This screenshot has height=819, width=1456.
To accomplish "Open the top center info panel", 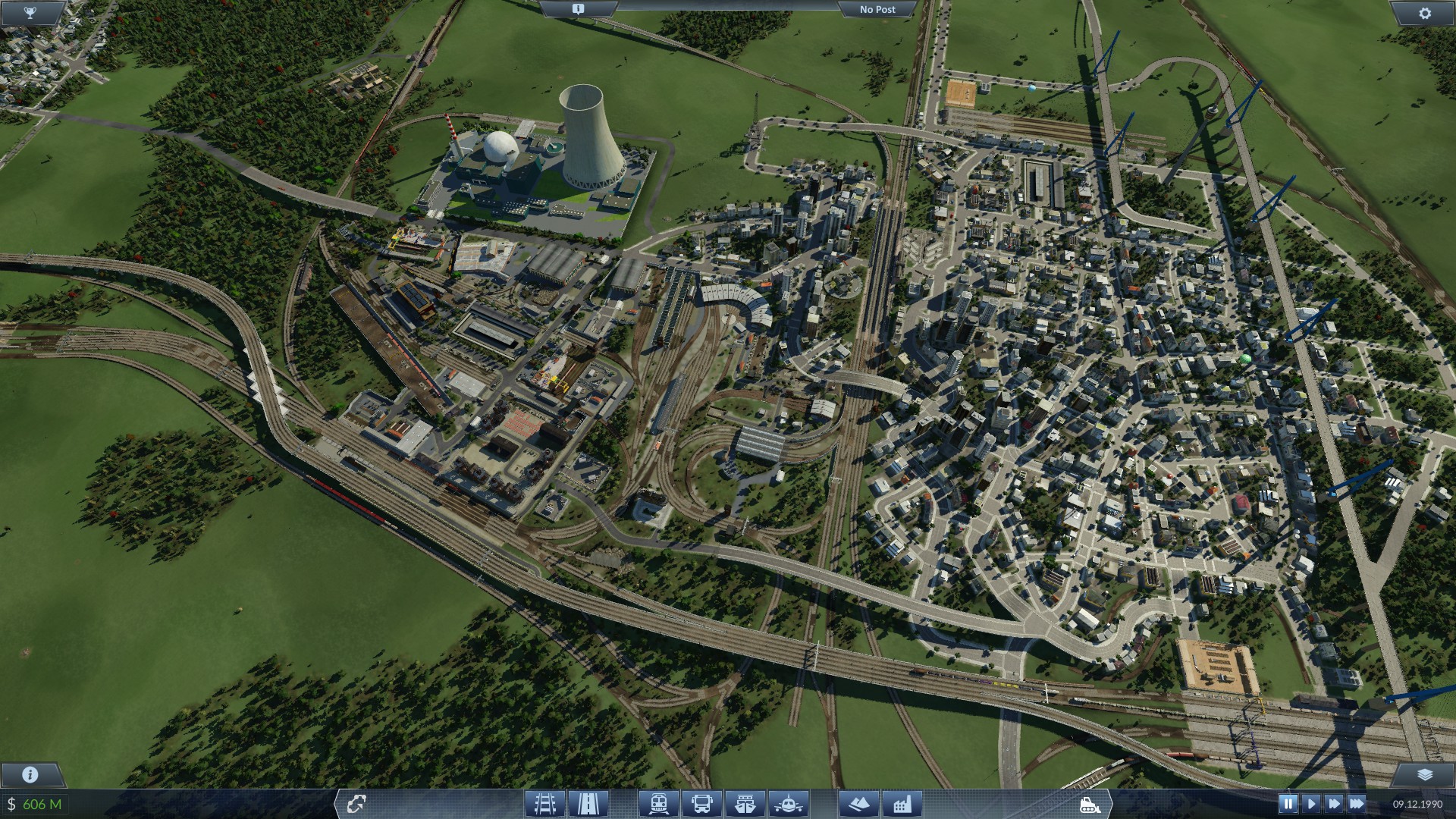I will click(579, 8).
